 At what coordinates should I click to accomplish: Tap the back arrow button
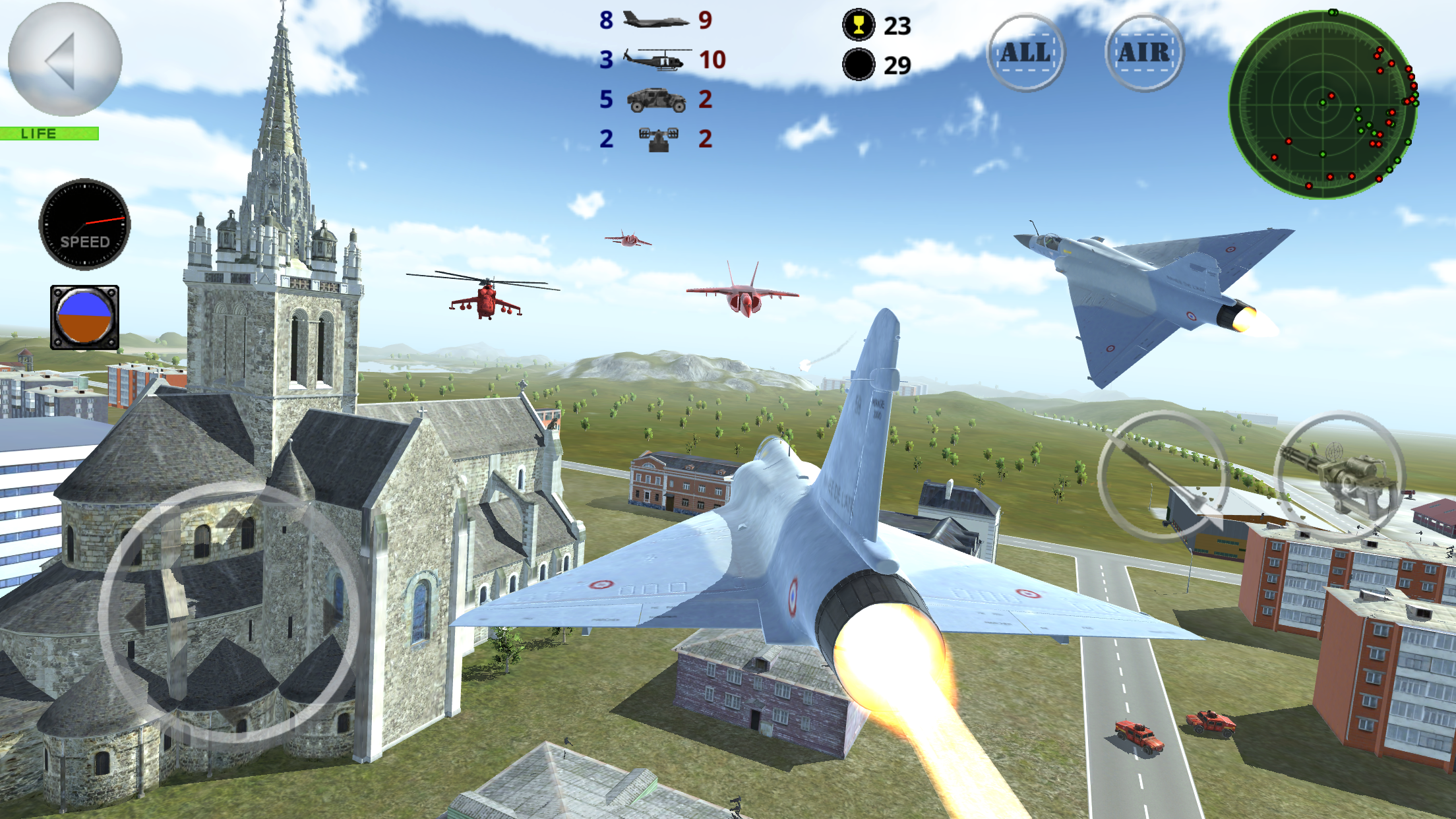[x=65, y=59]
